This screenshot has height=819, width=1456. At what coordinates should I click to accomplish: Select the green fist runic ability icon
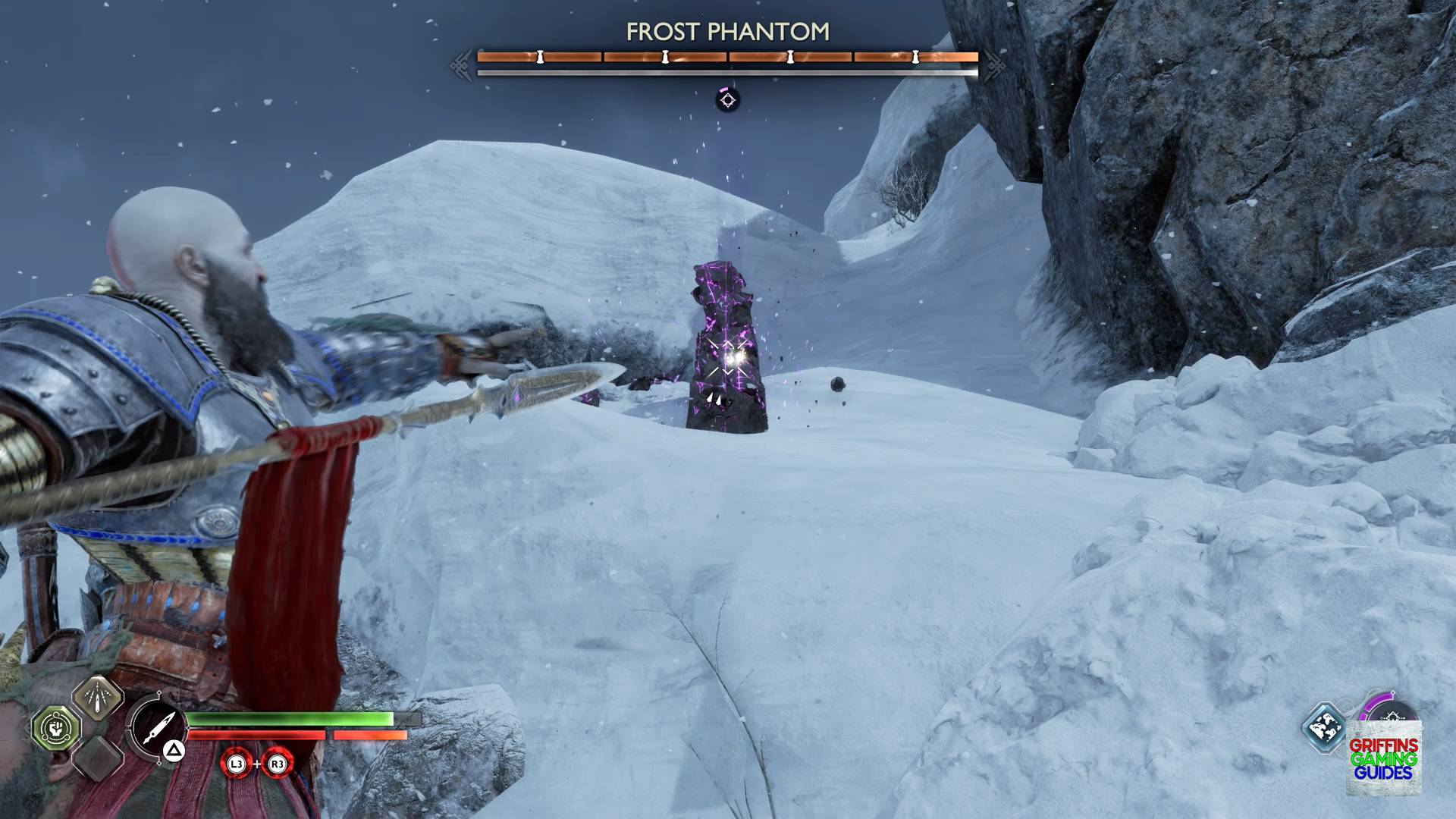[55, 728]
